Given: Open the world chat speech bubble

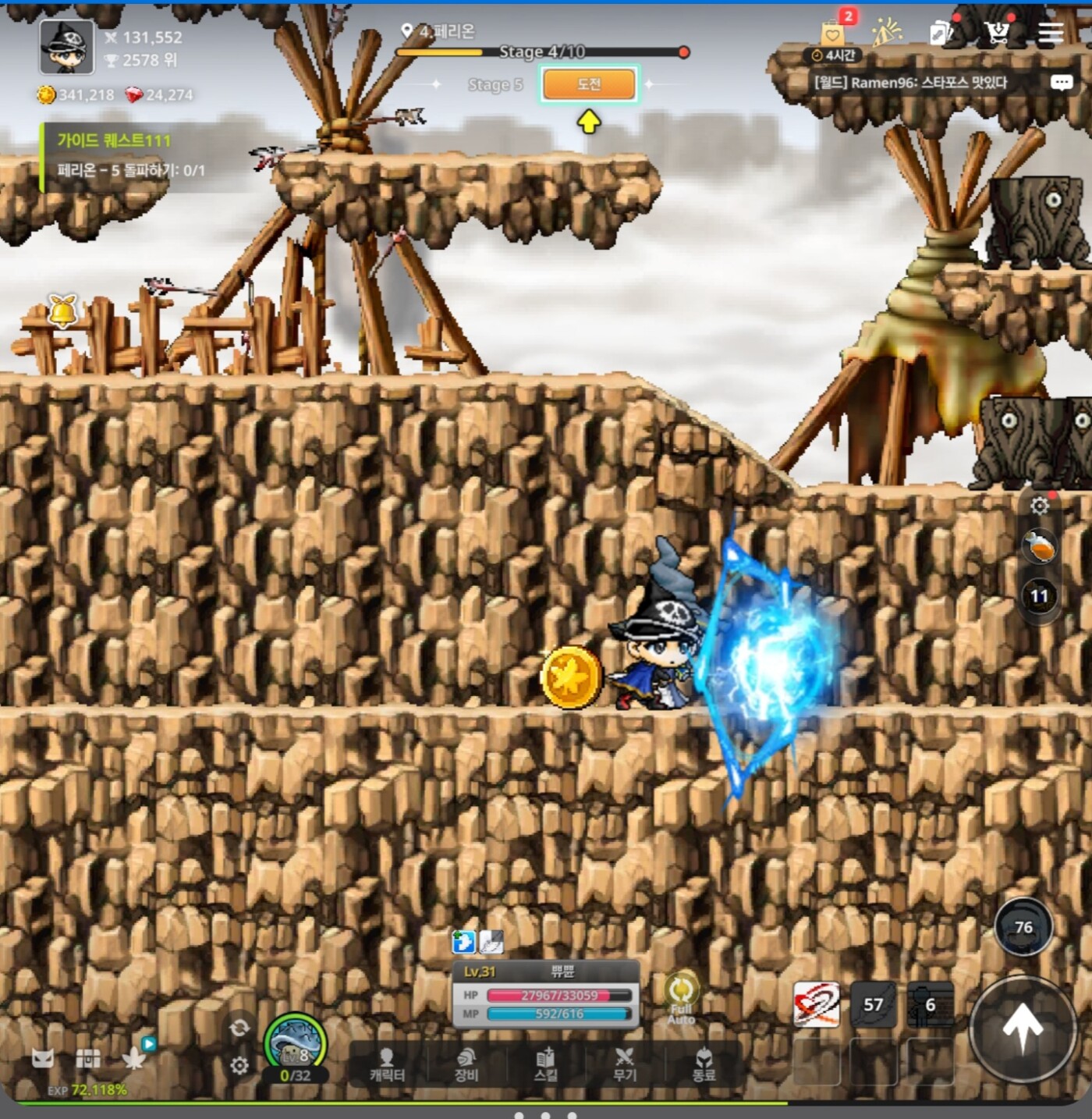Looking at the screenshot, I should click(x=1061, y=83).
